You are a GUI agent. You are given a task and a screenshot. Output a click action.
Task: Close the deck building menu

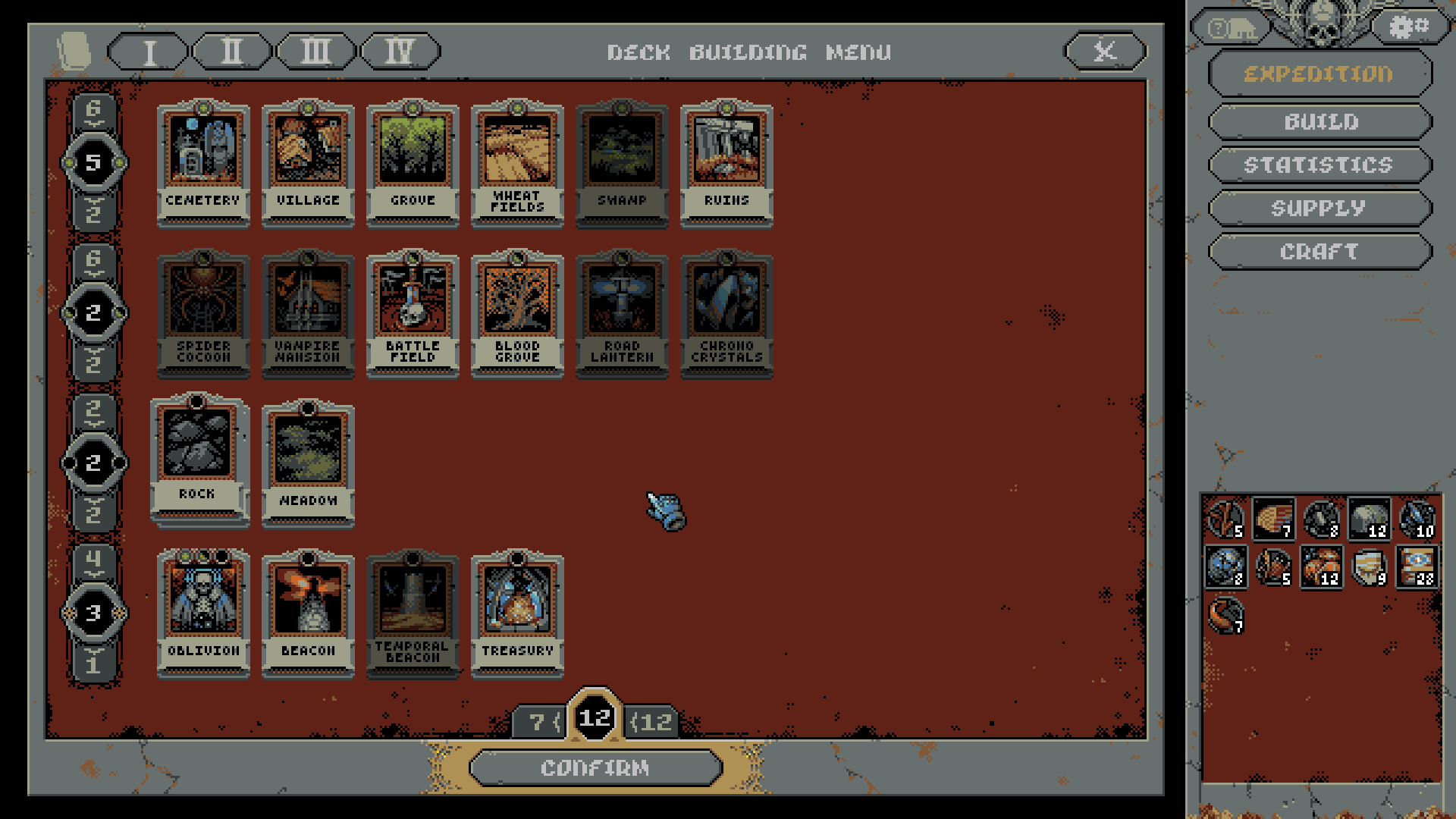coord(1105,52)
